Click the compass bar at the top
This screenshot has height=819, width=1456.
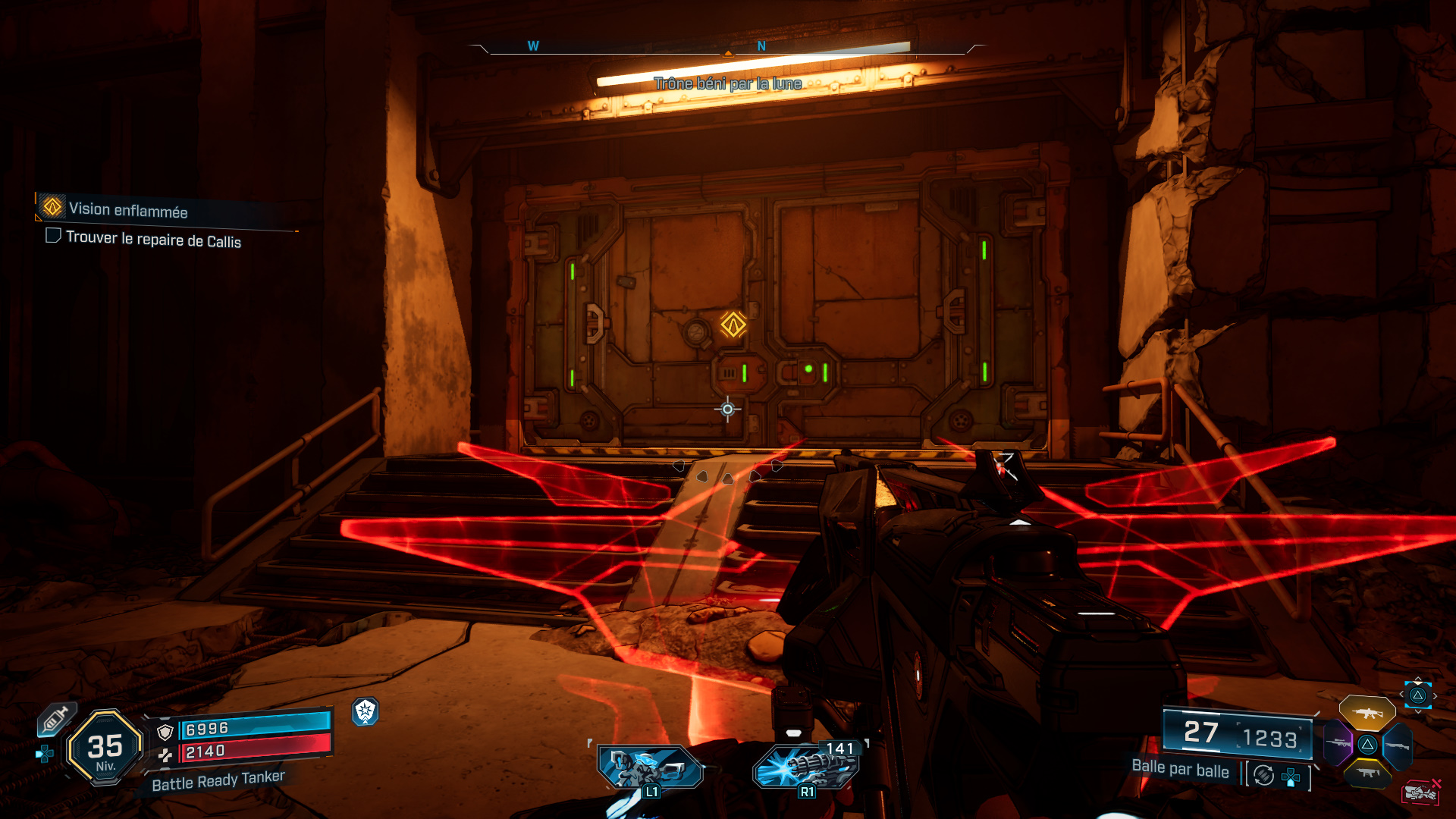[x=726, y=47]
